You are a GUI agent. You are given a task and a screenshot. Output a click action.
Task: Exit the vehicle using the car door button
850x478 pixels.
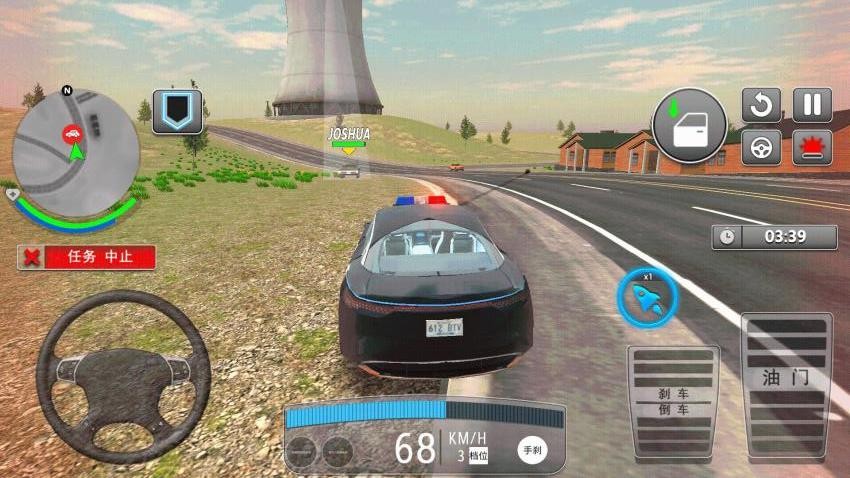(690, 126)
